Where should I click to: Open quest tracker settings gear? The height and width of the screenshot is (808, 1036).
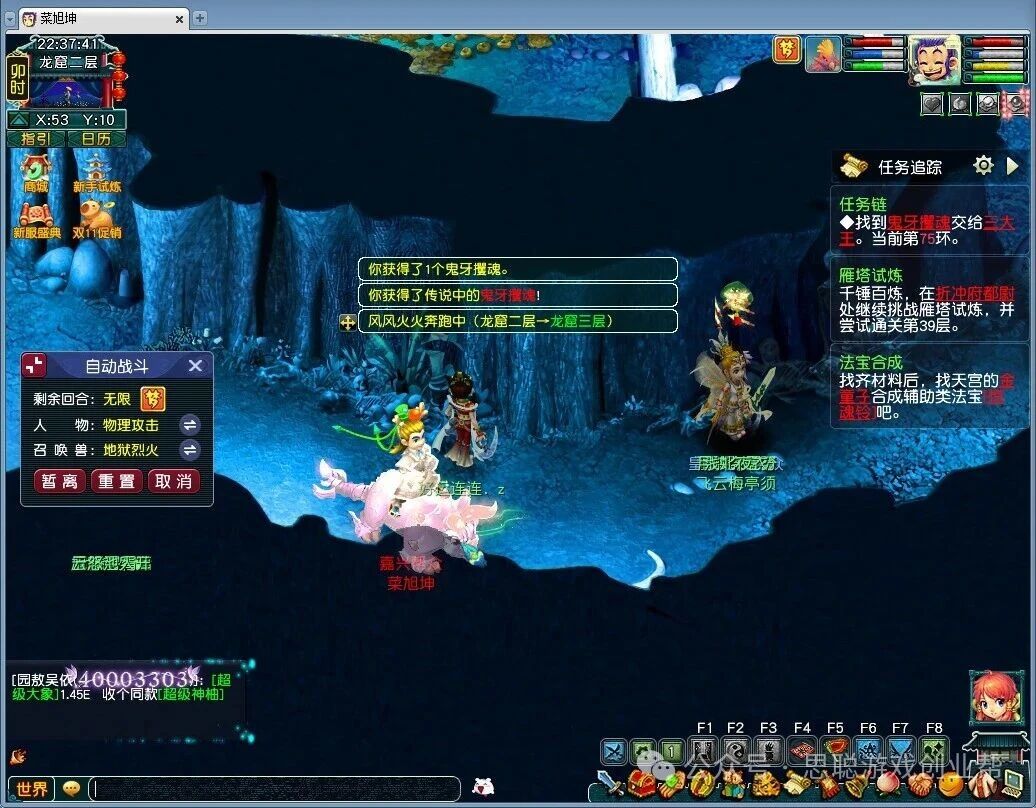coord(984,166)
